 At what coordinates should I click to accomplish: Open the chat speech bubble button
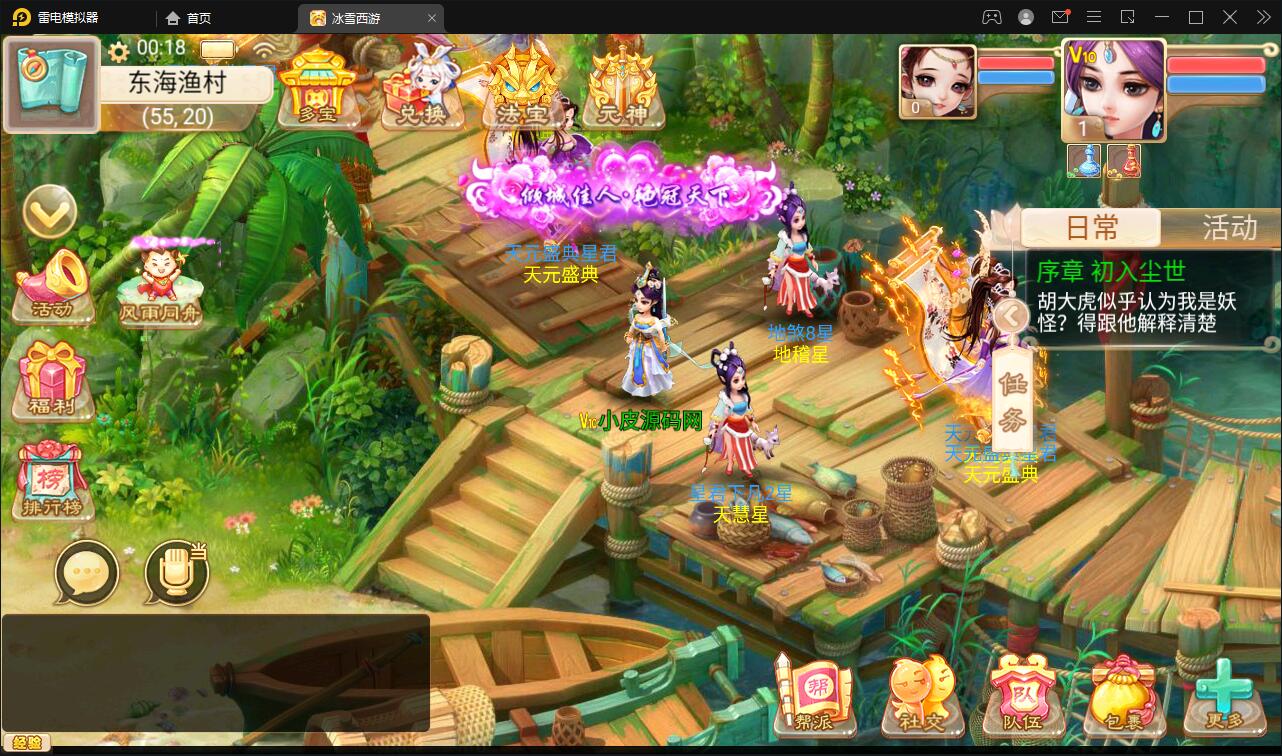[87, 574]
